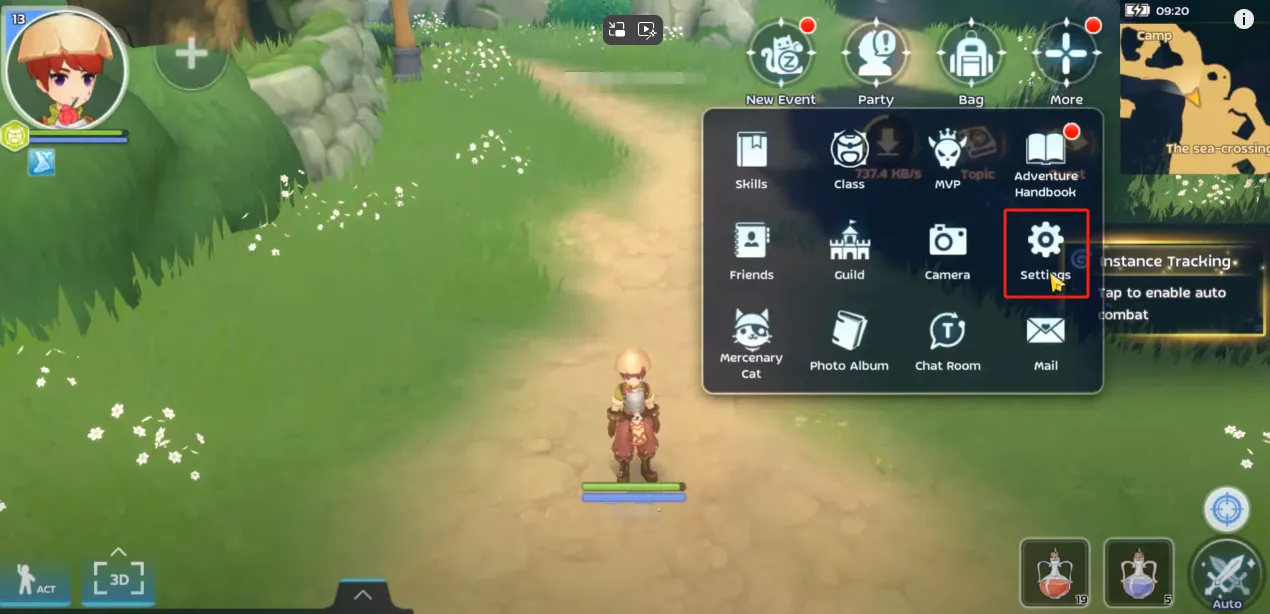Select the Class menu icon
This screenshot has width=1270, height=614.
click(849, 159)
